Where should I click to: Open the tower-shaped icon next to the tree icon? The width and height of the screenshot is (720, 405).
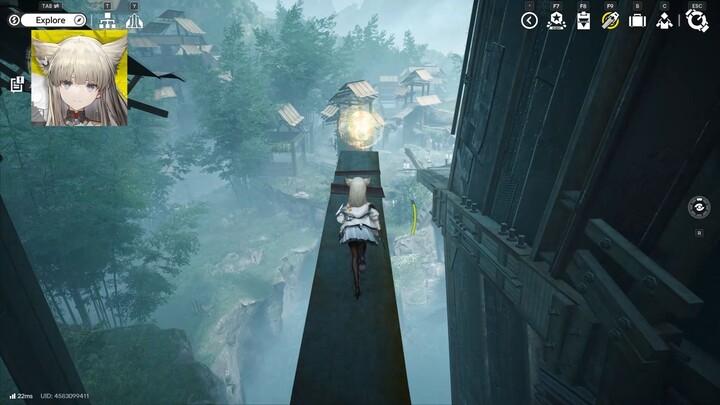click(134, 21)
